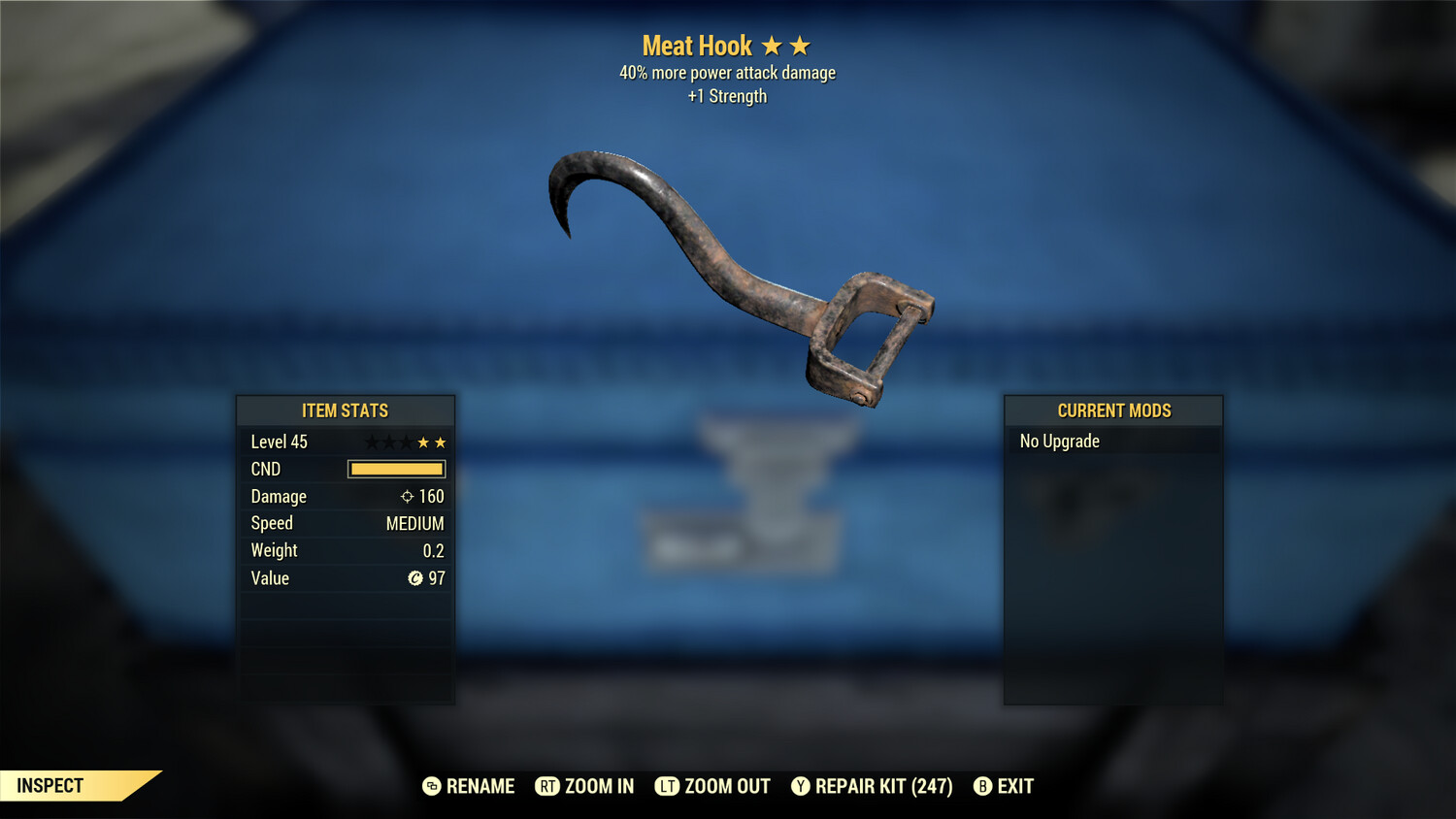The height and width of the screenshot is (819, 1456).
Task: Exit the inspect screen
Action: click(1004, 786)
